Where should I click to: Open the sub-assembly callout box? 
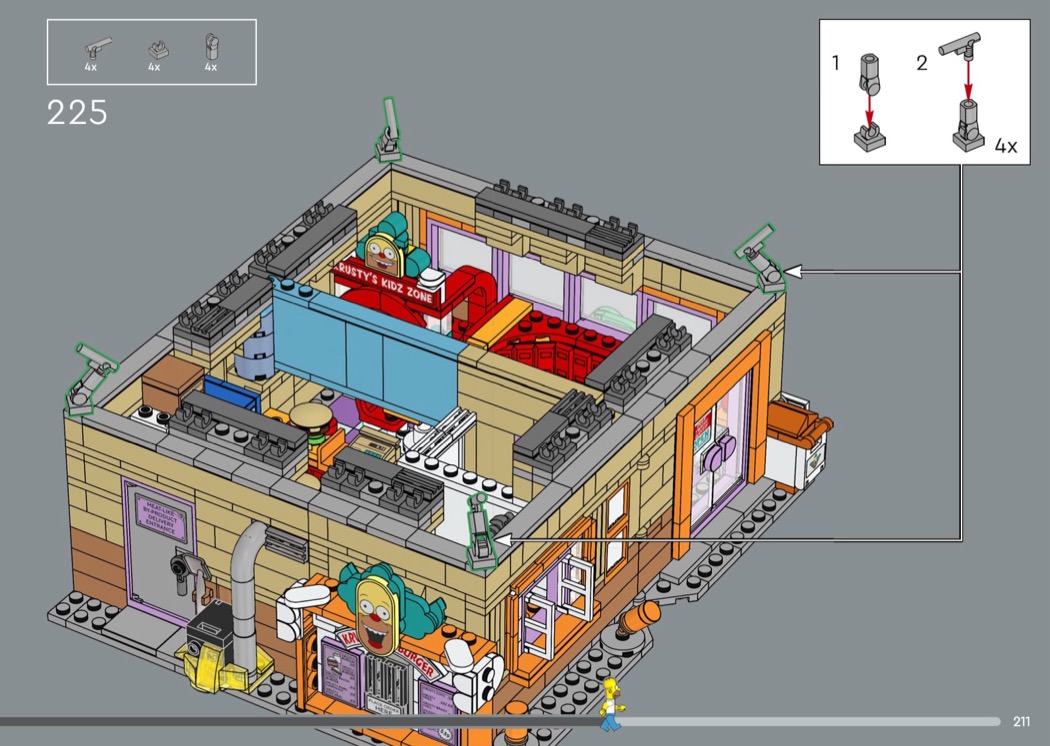(x=924, y=92)
